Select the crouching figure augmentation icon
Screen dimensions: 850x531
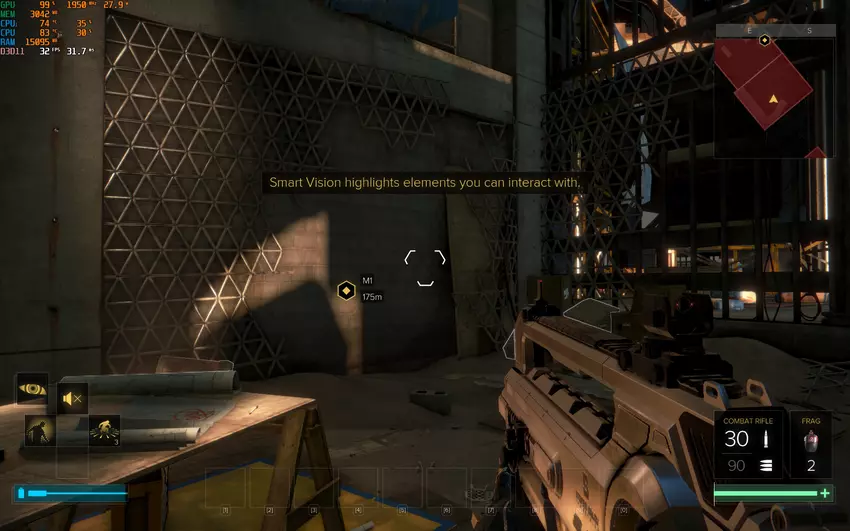tap(38, 430)
